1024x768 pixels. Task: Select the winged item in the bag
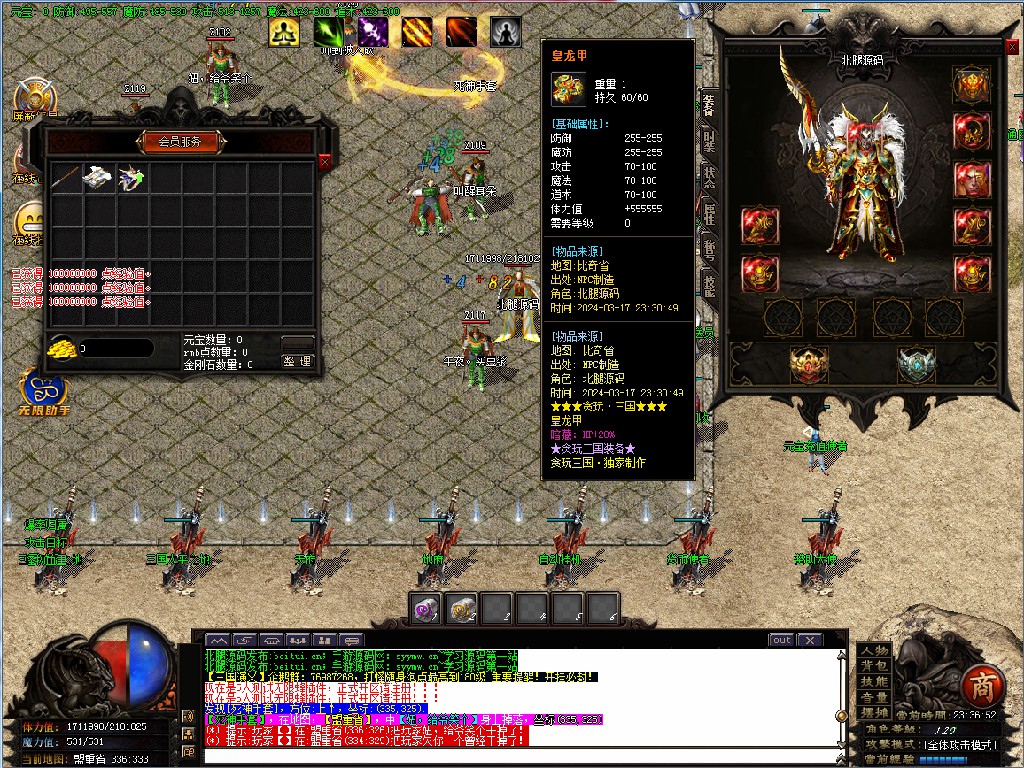(x=131, y=178)
